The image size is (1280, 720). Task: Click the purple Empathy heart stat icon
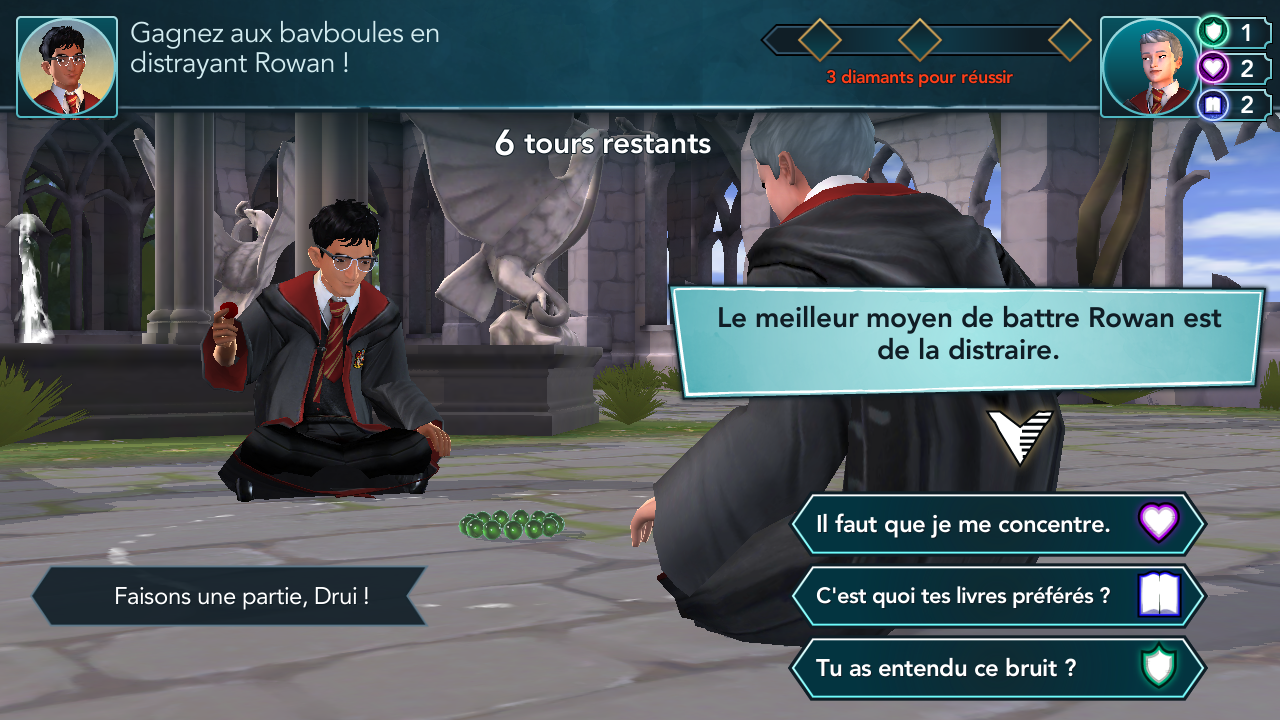pyautogui.click(x=1211, y=68)
